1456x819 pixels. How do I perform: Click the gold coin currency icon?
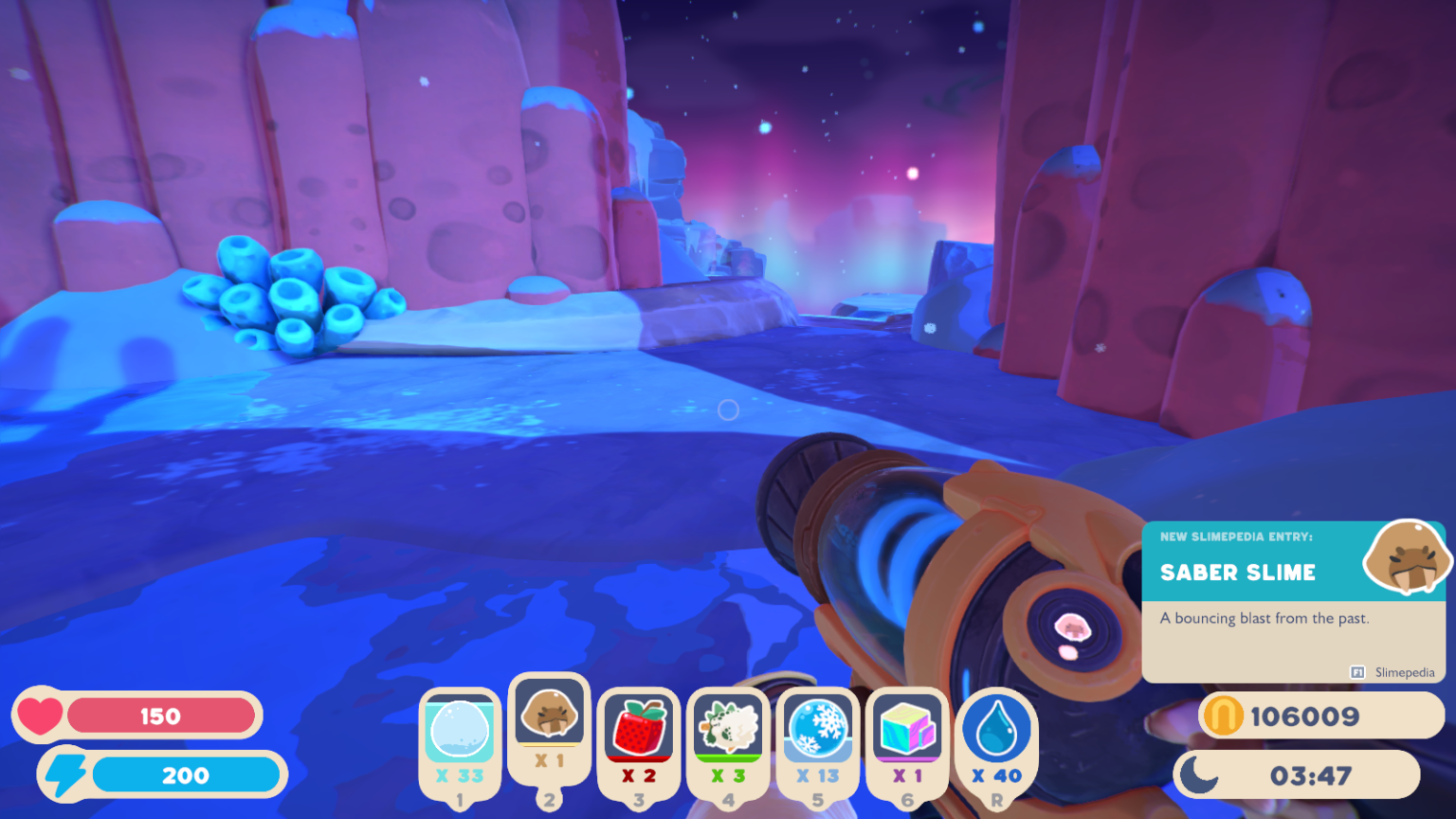[1223, 716]
